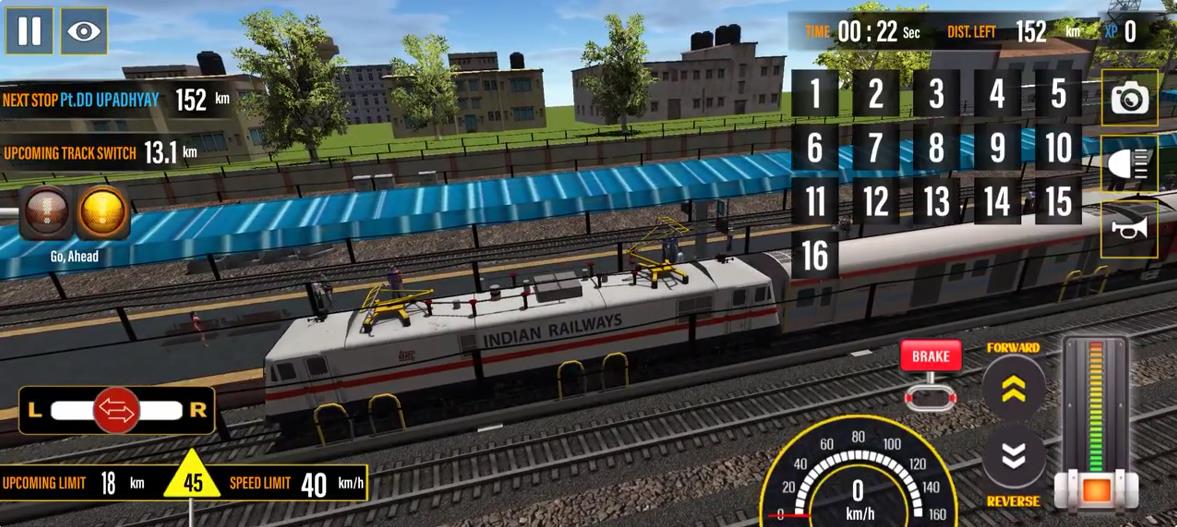Choose coach number 5

click(x=1058, y=95)
